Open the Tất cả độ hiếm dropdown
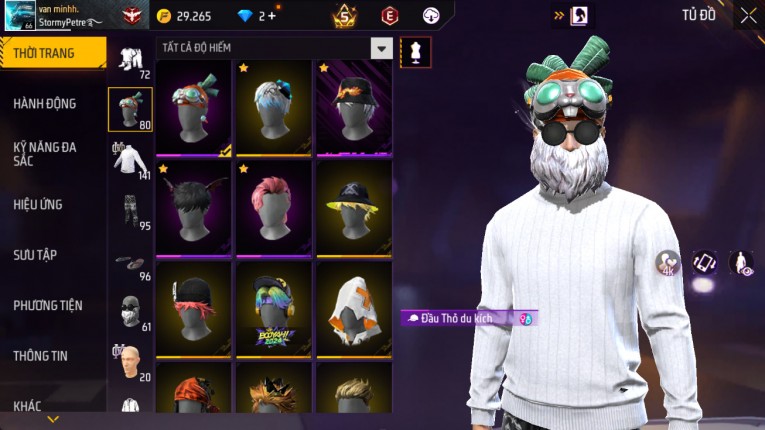Image resolution: width=765 pixels, height=430 pixels. pyautogui.click(x=381, y=48)
